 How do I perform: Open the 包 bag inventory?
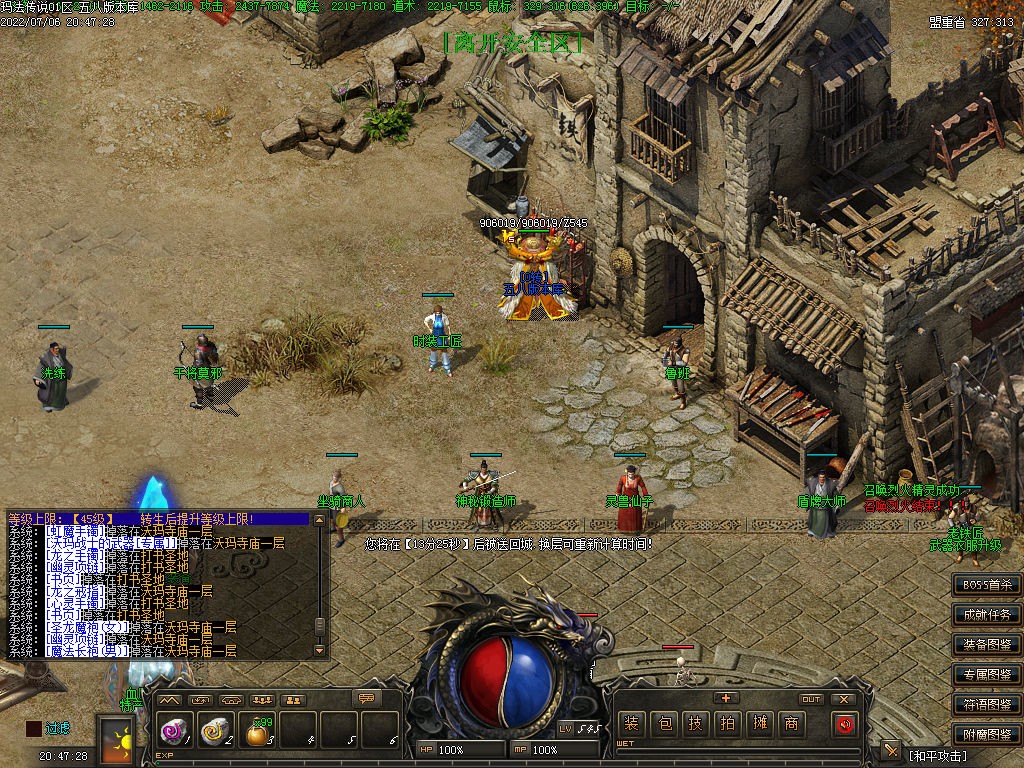[663, 723]
